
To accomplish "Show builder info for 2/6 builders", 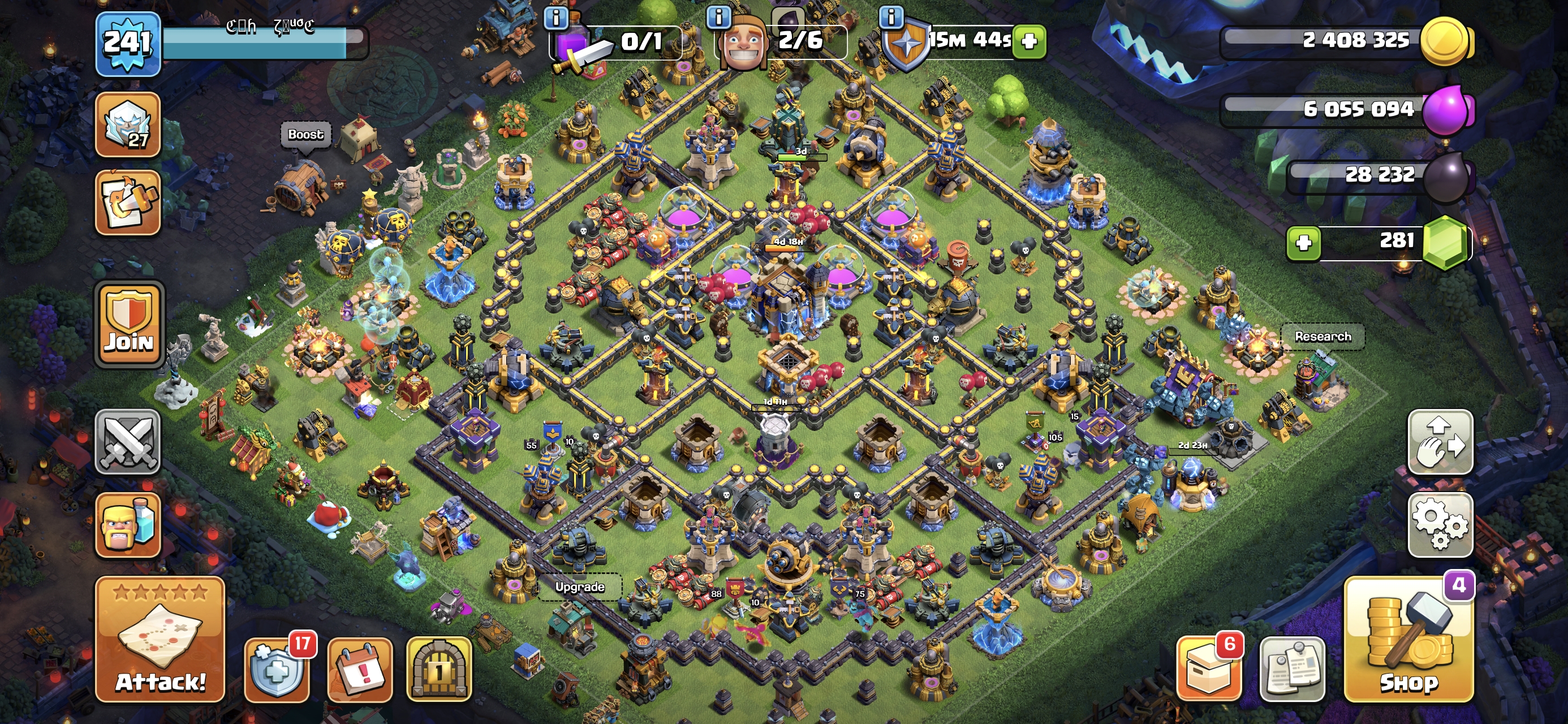I will pyautogui.click(x=718, y=17).
